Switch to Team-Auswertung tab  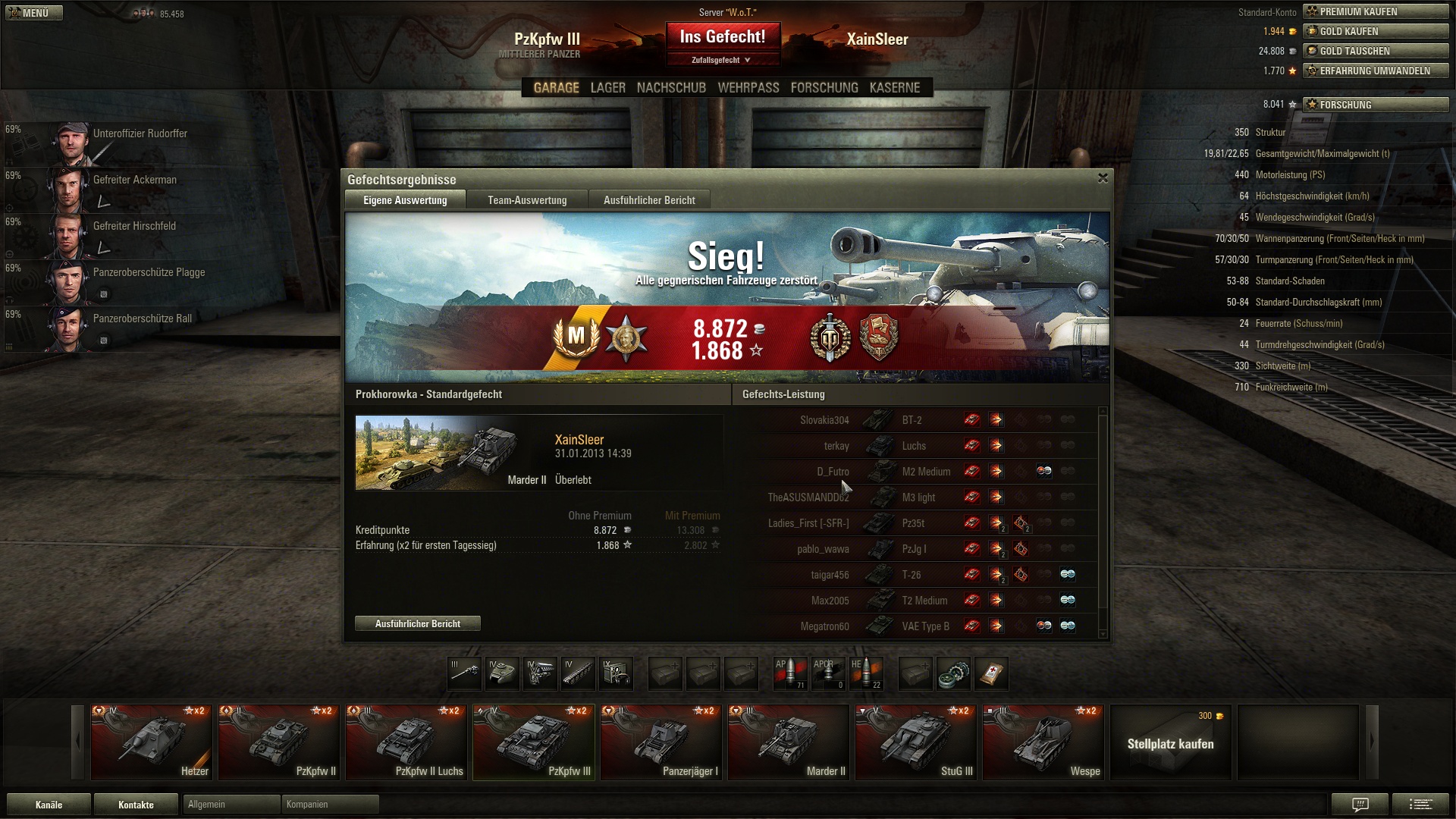tap(527, 200)
